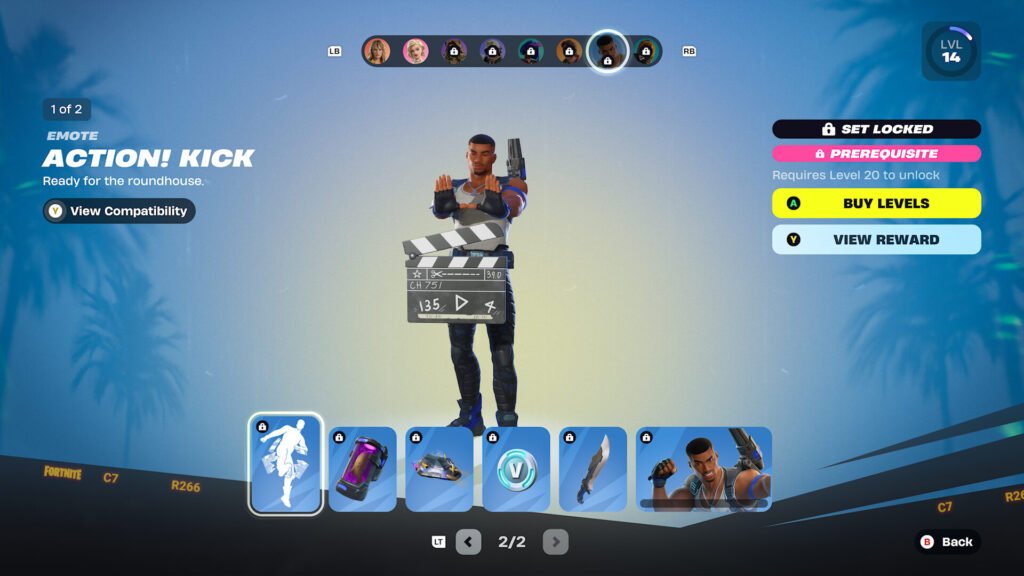
Task: Open the View Reward option
Action: point(876,240)
